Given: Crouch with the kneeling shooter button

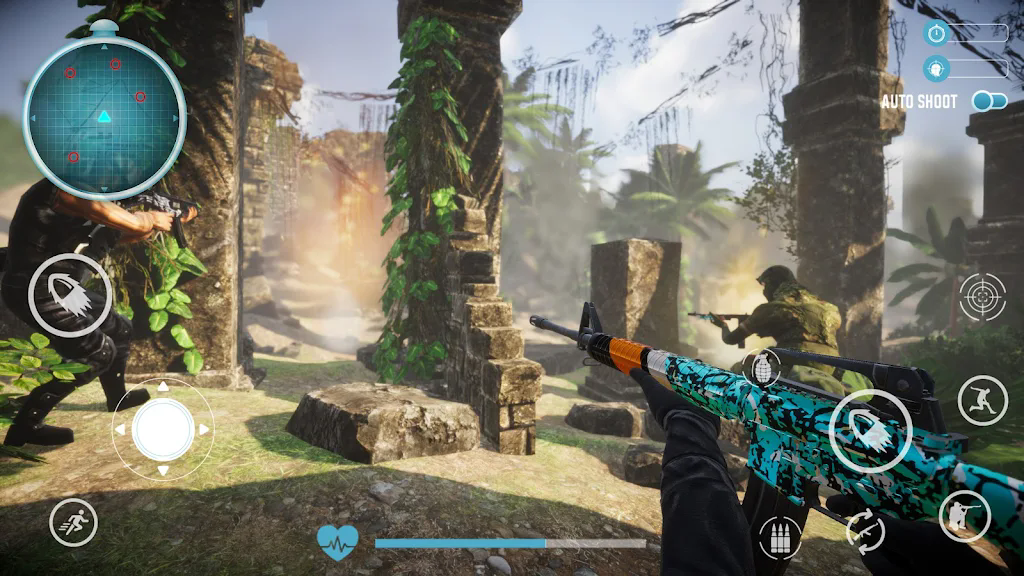Looking at the screenshot, I should 964,516.
